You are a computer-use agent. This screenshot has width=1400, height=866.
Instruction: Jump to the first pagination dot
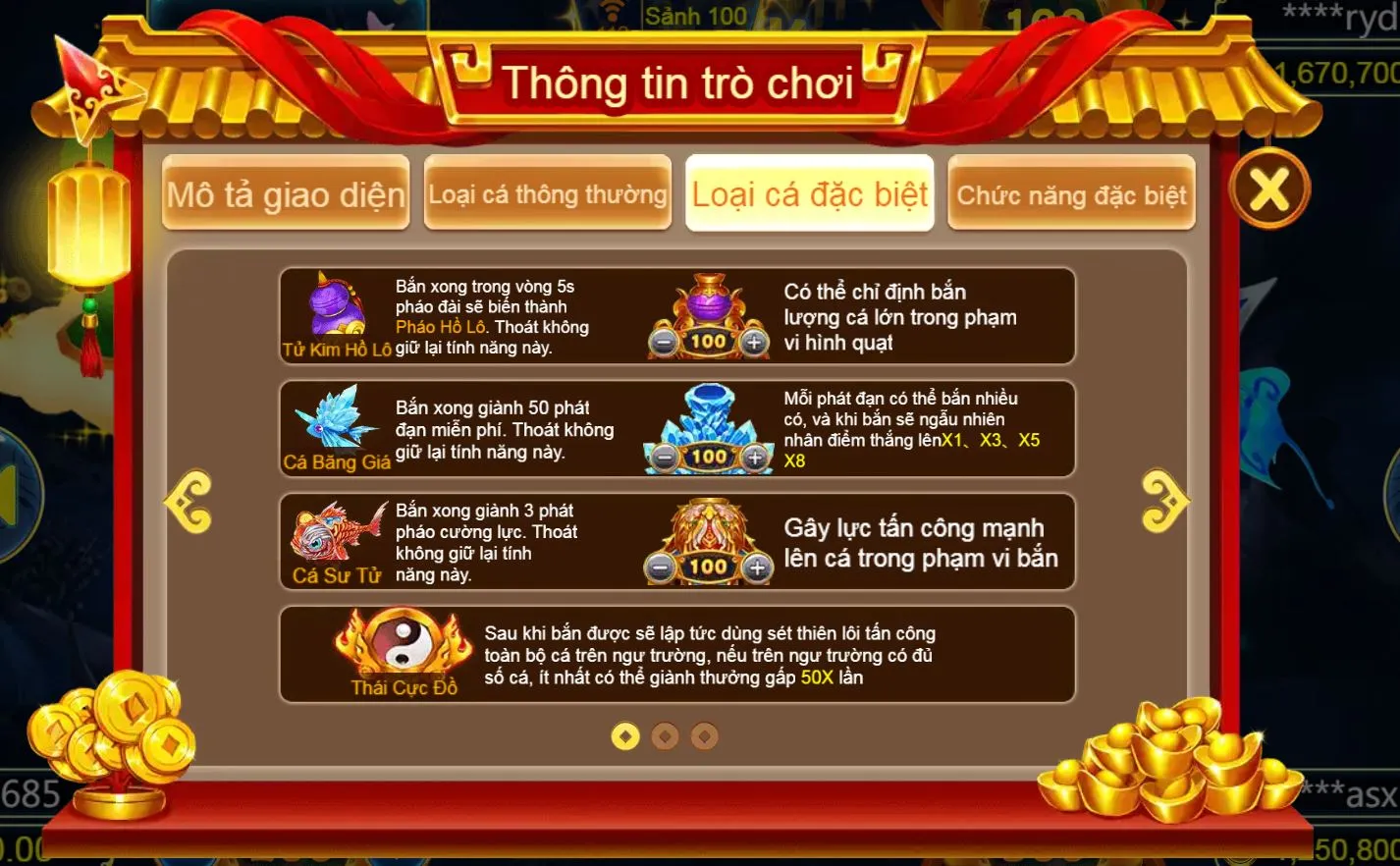(x=625, y=733)
